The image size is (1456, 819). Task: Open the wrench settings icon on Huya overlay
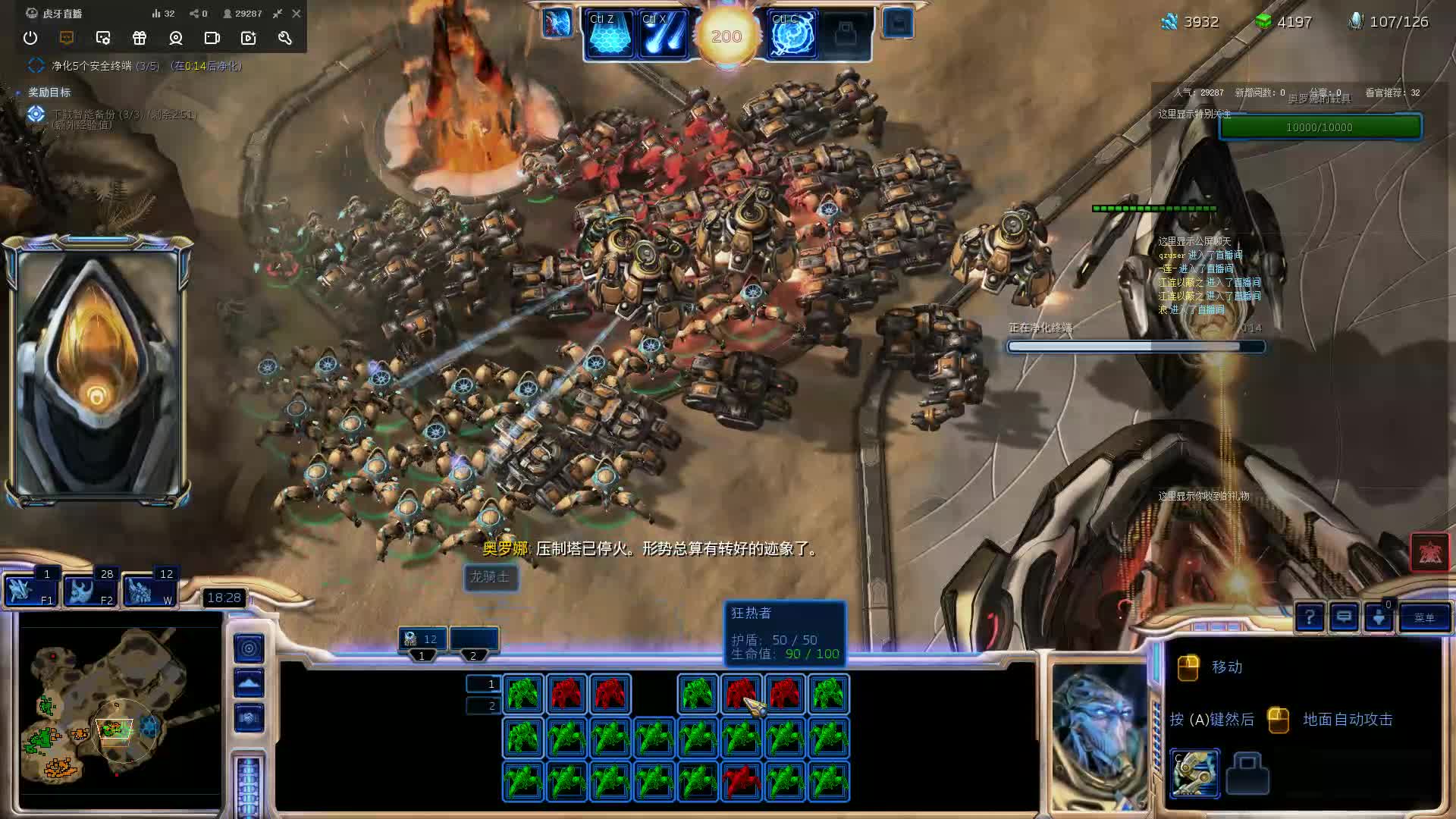coord(284,38)
